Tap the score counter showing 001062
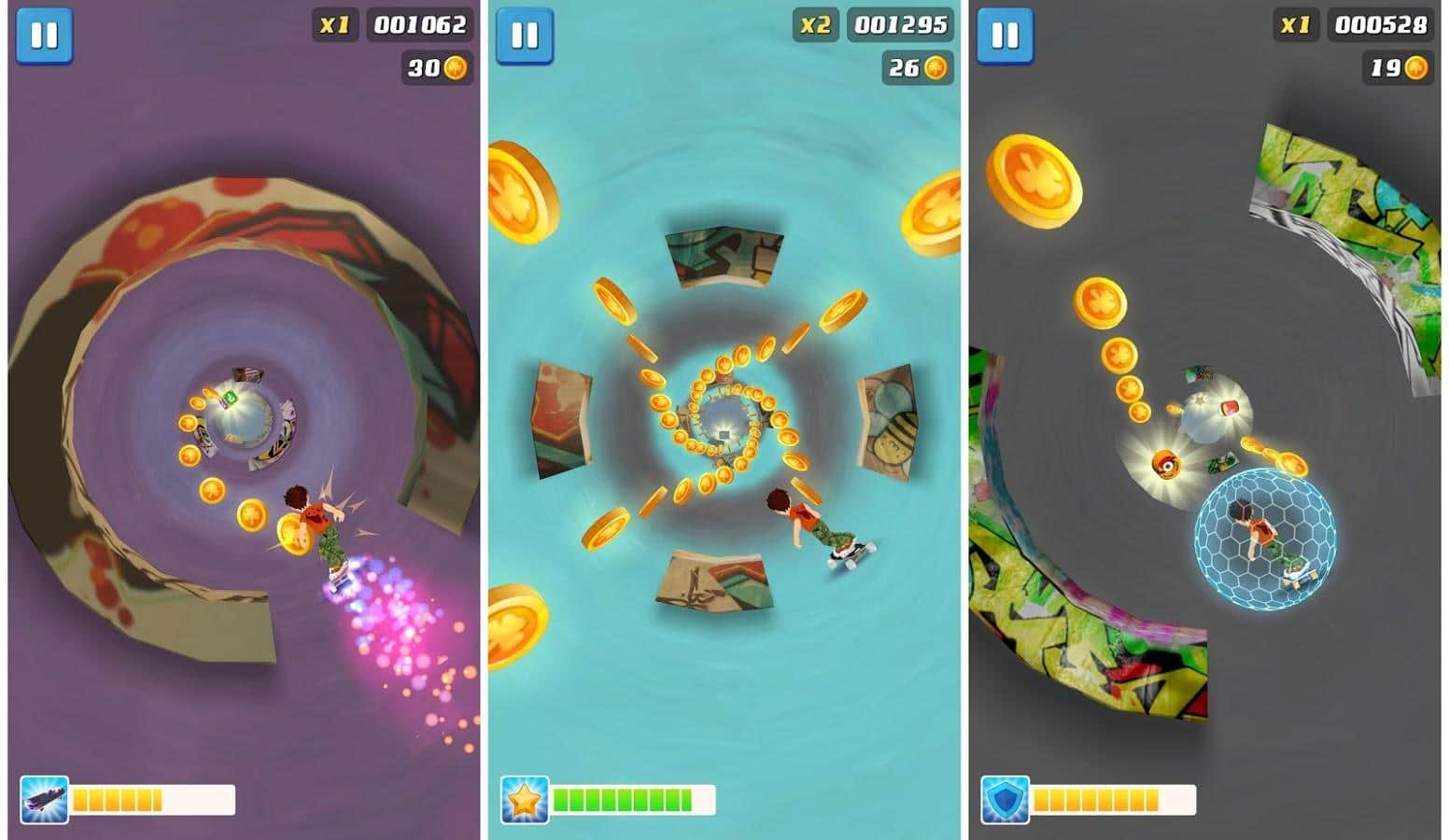Image resolution: width=1449 pixels, height=840 pixels. [x=419, y=26]
